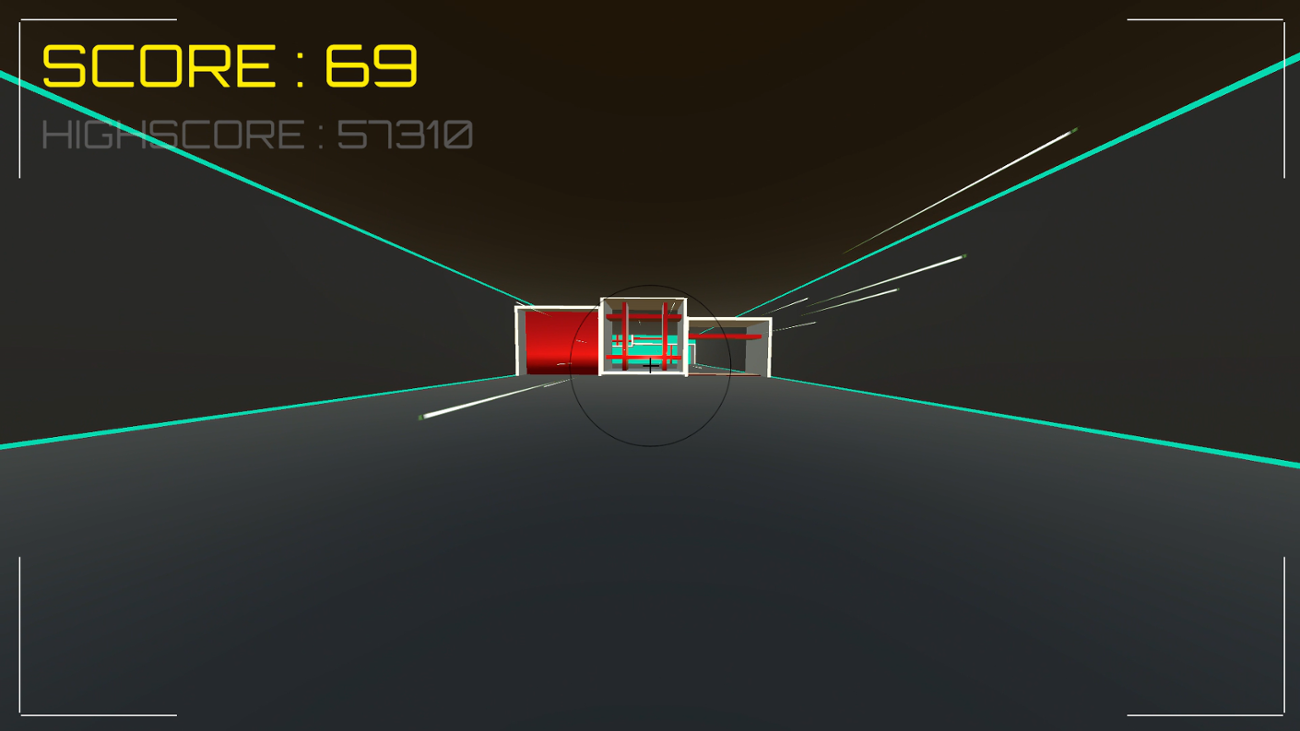Click the white frame of the right-side room
This screenshot has width=1300, height=731.
point(768,347)
